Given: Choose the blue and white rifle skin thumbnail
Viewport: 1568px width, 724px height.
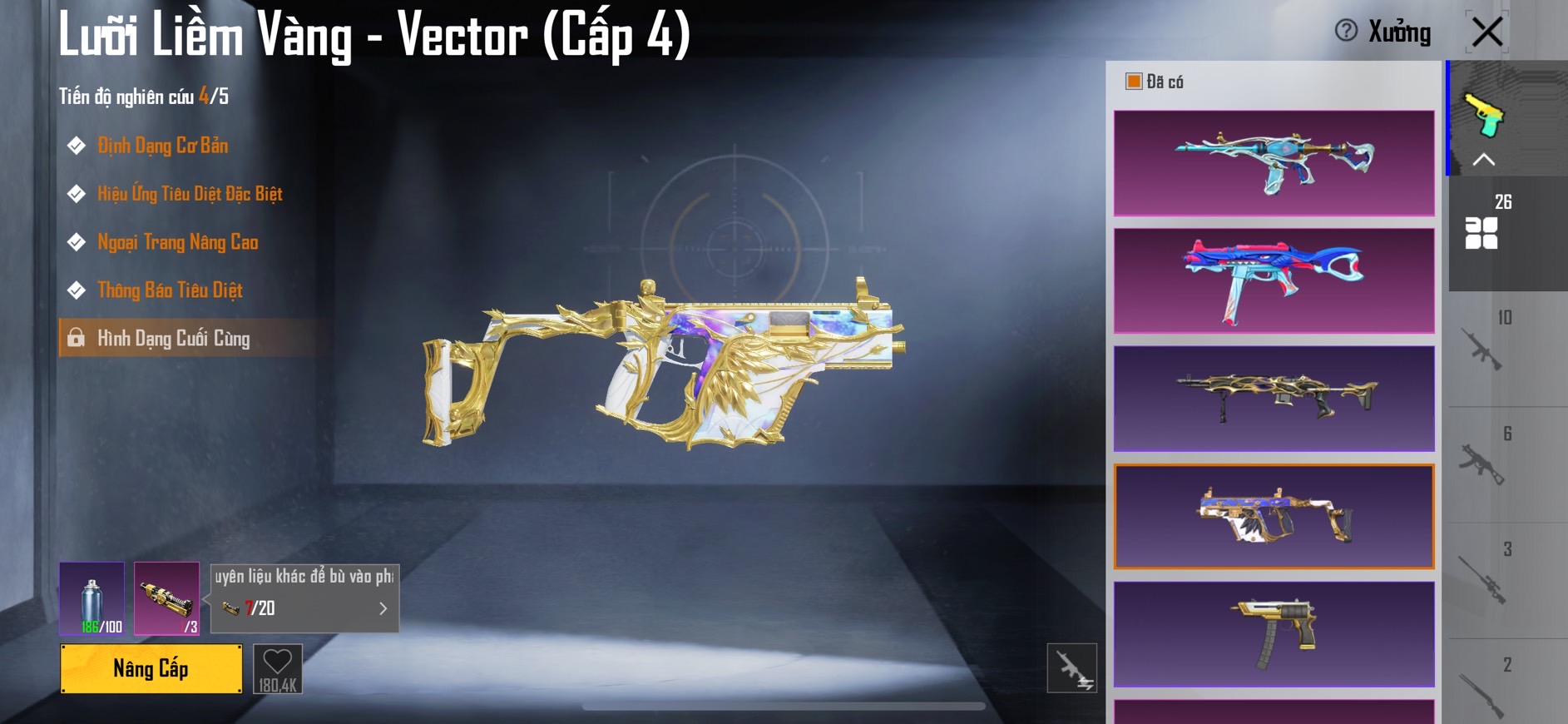Looking at the screenshot, I should 1274,163.
